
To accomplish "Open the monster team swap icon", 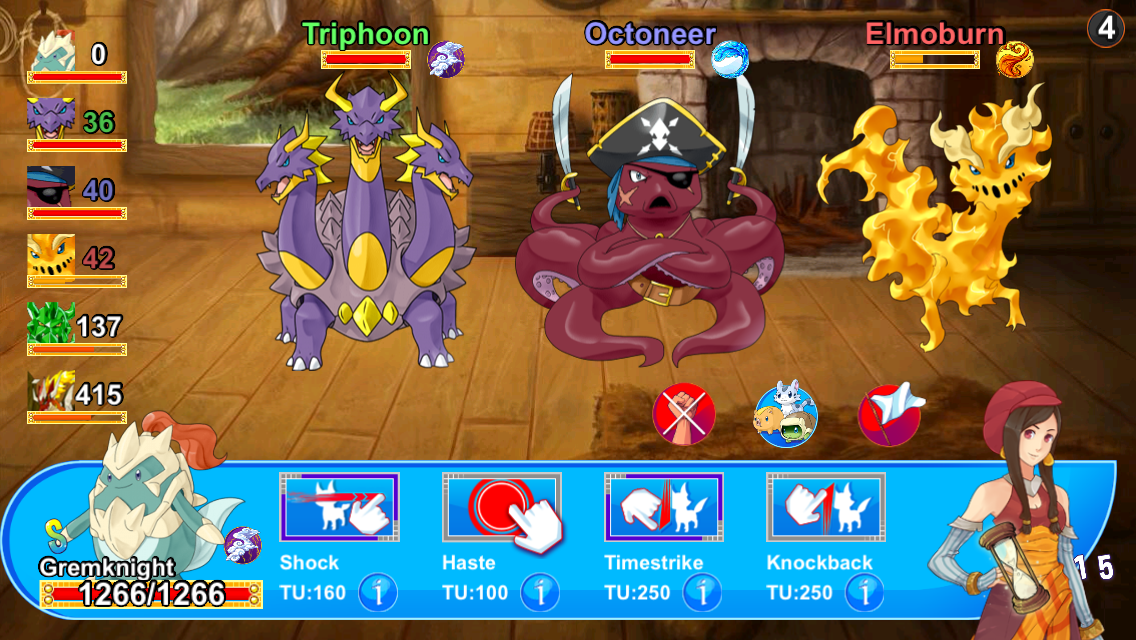I will pos(785,413).
